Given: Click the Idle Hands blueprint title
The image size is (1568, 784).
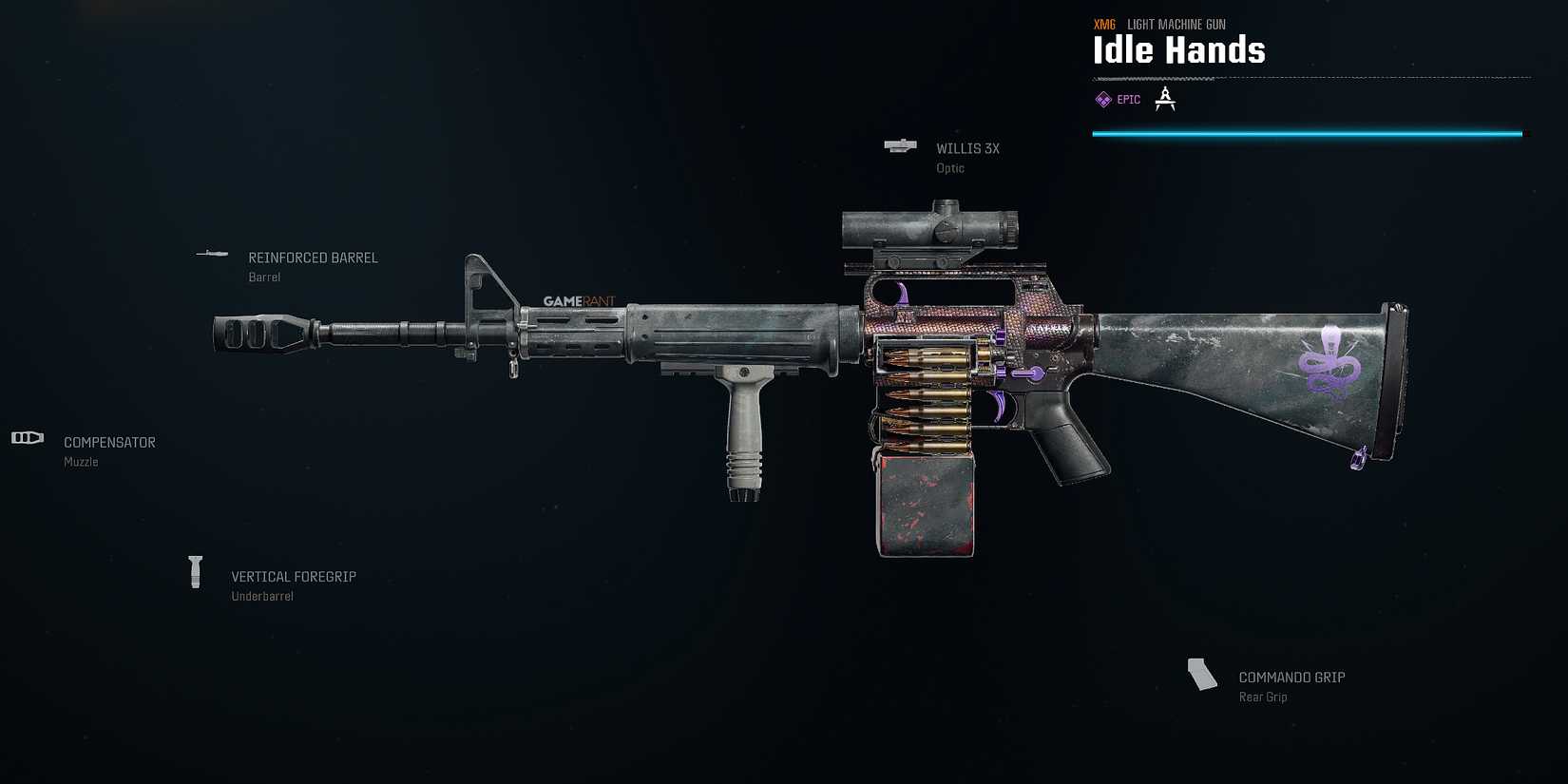Looking at the screenshot, I should click(x=1178, y=50).
